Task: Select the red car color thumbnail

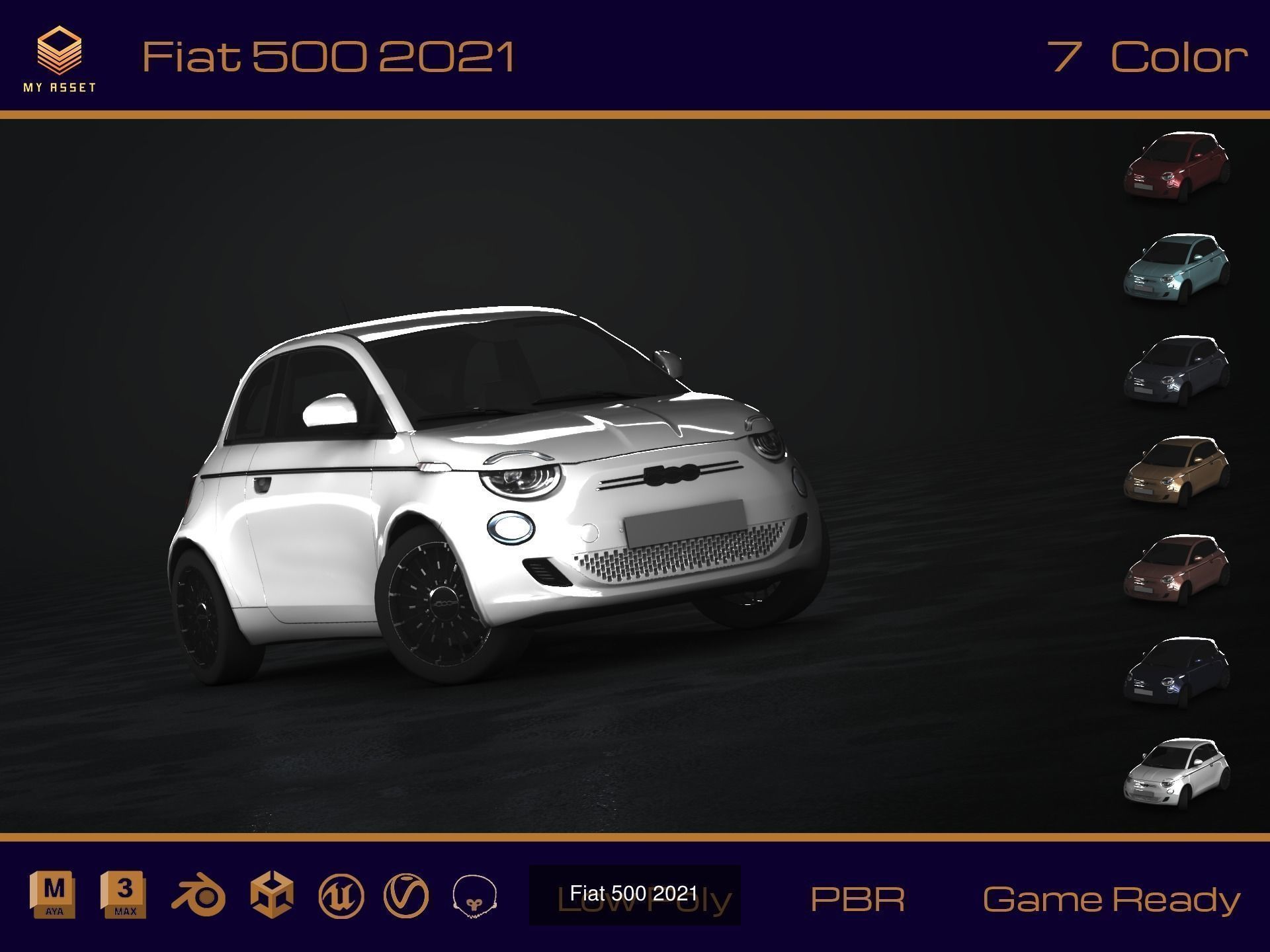Action: pyautogui.click(x=1176, y=168)
